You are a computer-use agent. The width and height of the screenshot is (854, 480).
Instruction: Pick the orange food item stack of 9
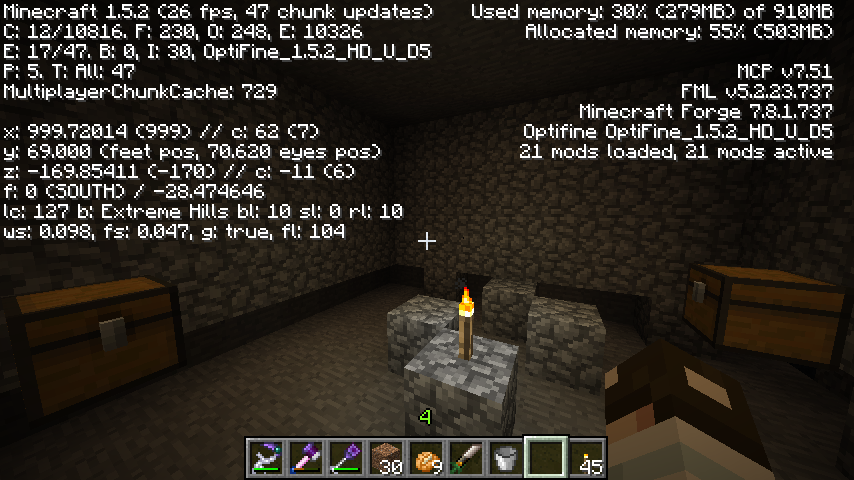click(x=426, y=457)
